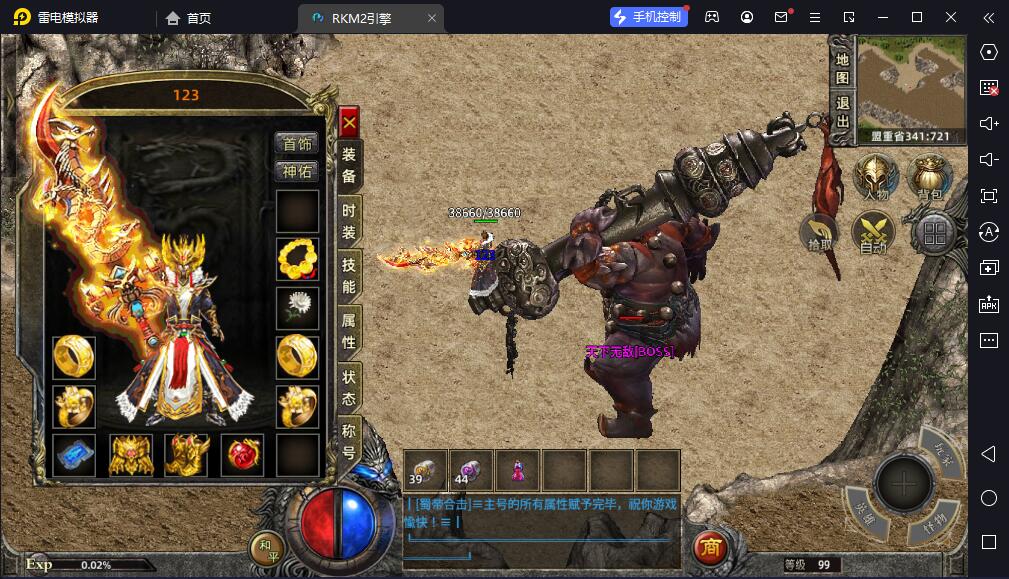The height and width of the screenshot is (579, 1009).
Task: Click the 退出 (exit) button
Action: pyautogui.click(x=843, y=112)
